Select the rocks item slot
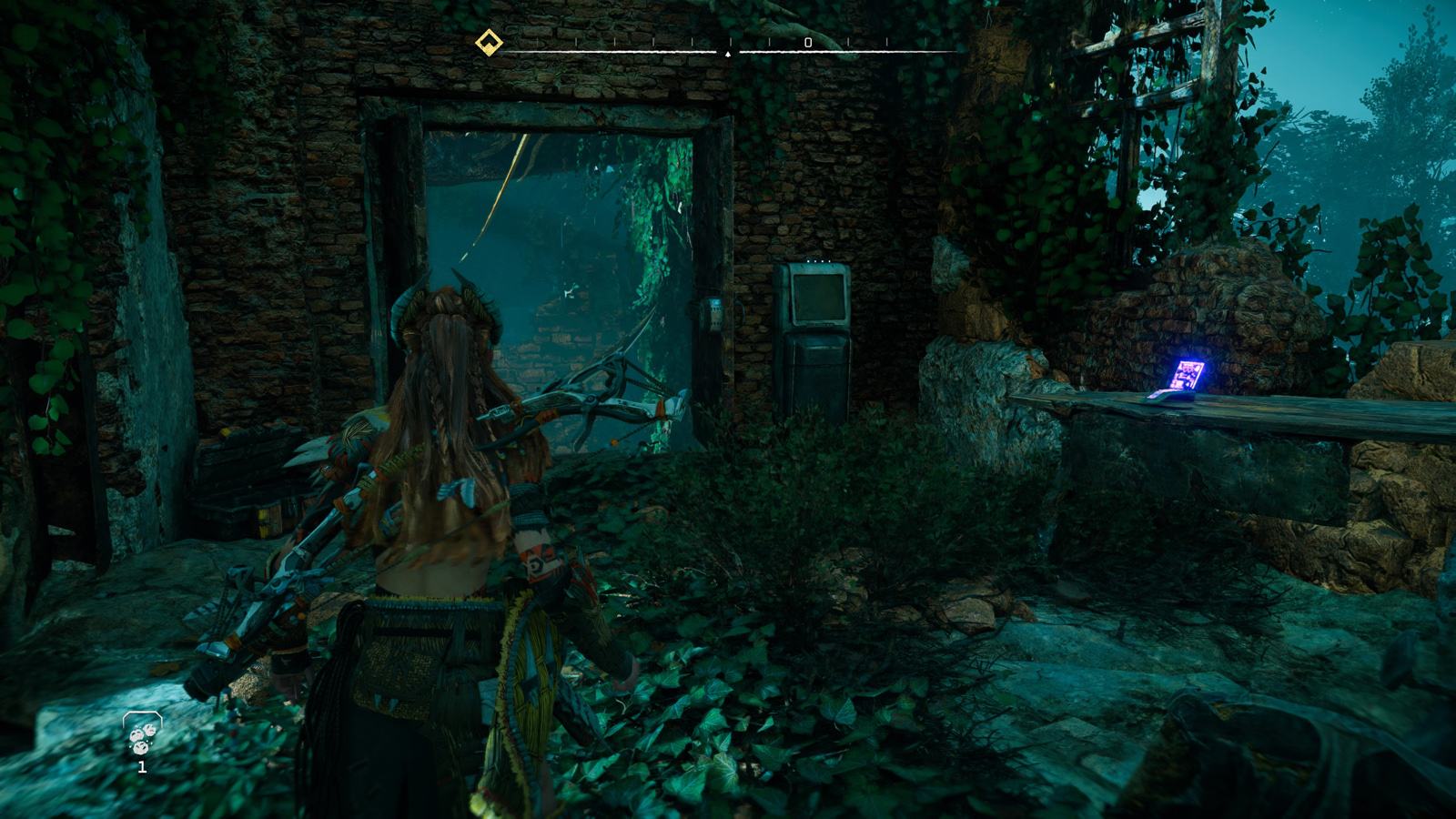1456x819 pixels. 142,735
